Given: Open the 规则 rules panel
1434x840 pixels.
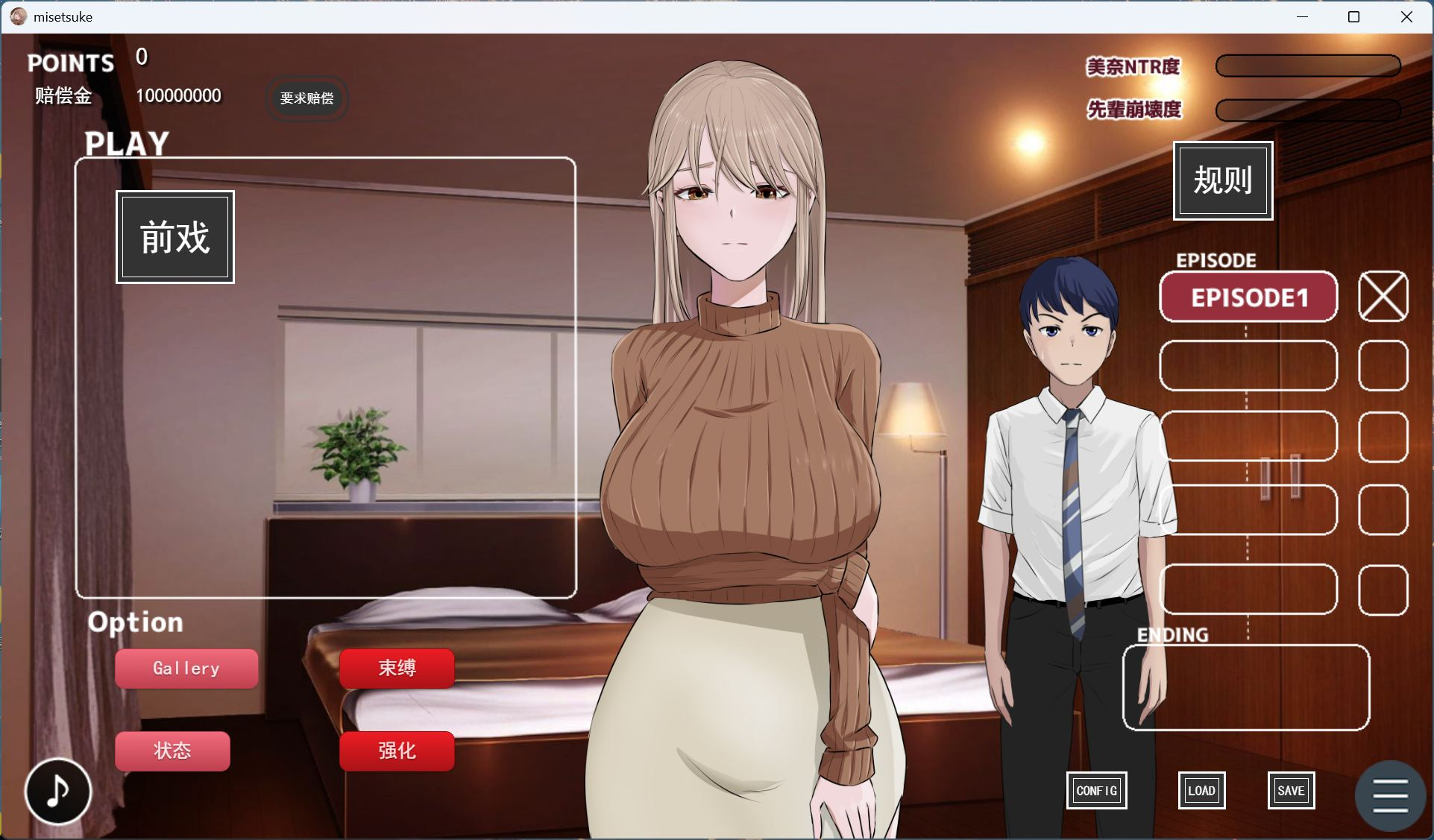Looking at the screenshot, I should [1222, 180].
